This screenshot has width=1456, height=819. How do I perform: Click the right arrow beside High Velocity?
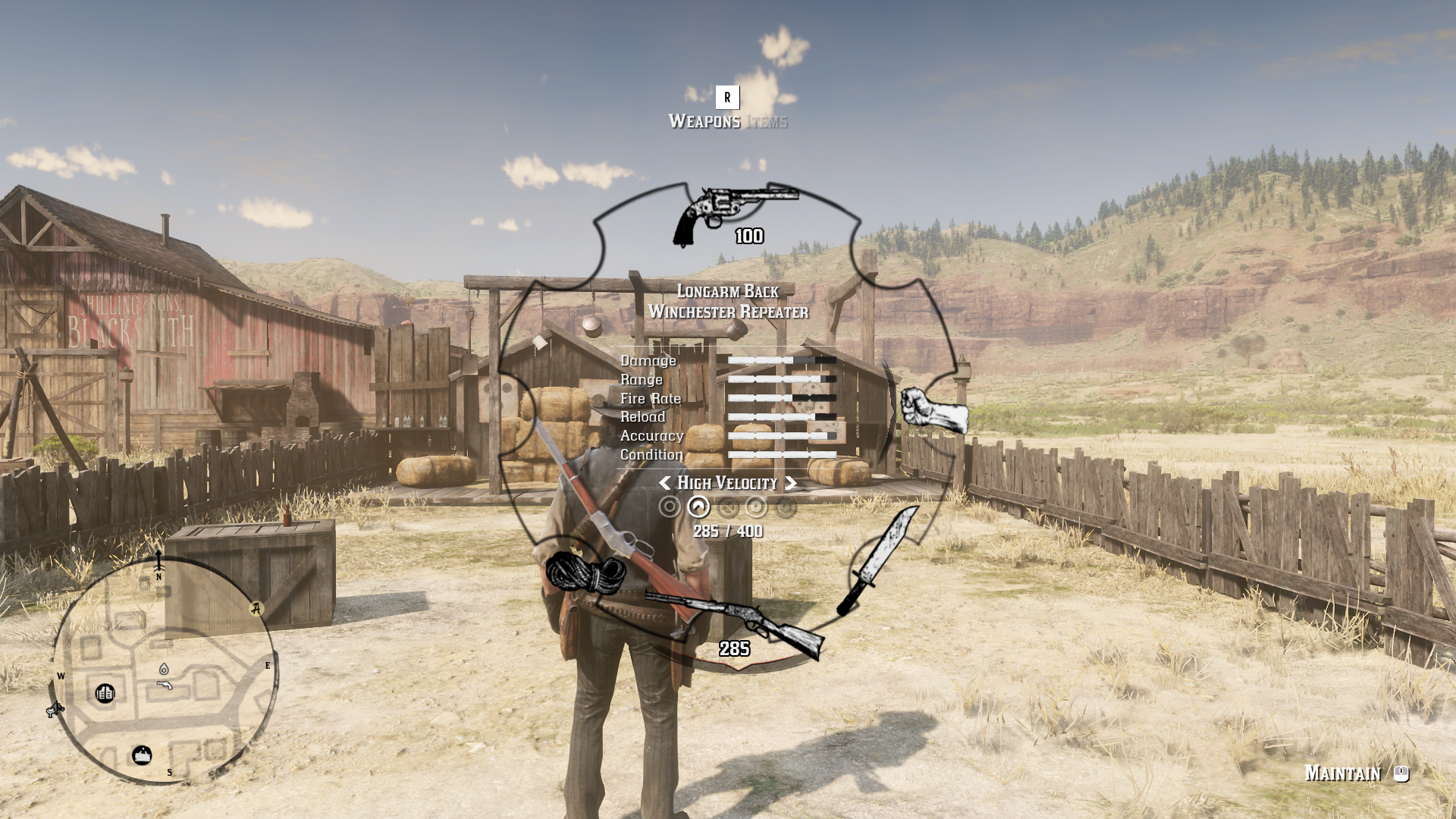791,483
